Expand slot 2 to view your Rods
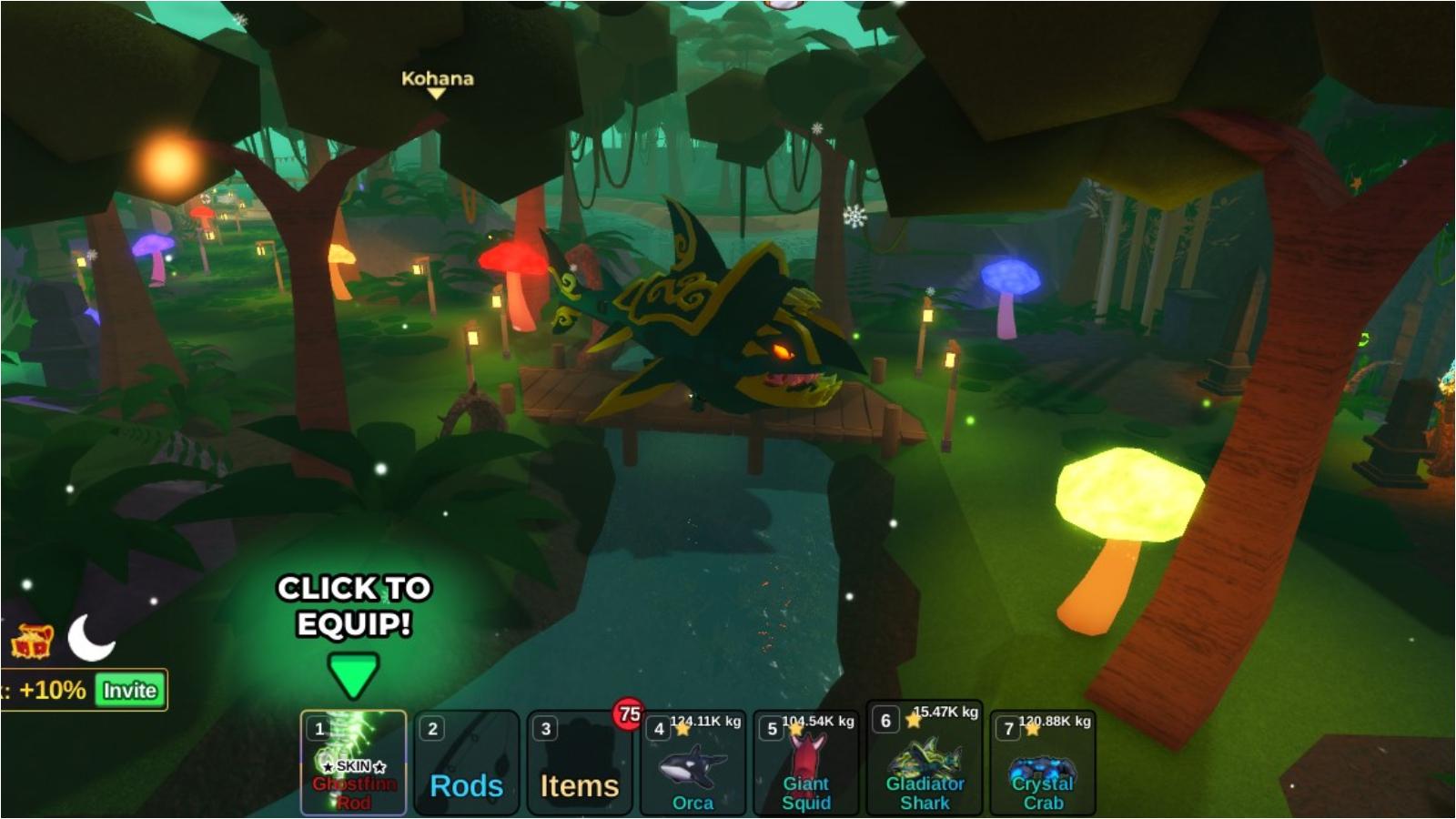1456x819 pixels. (466, 764)
